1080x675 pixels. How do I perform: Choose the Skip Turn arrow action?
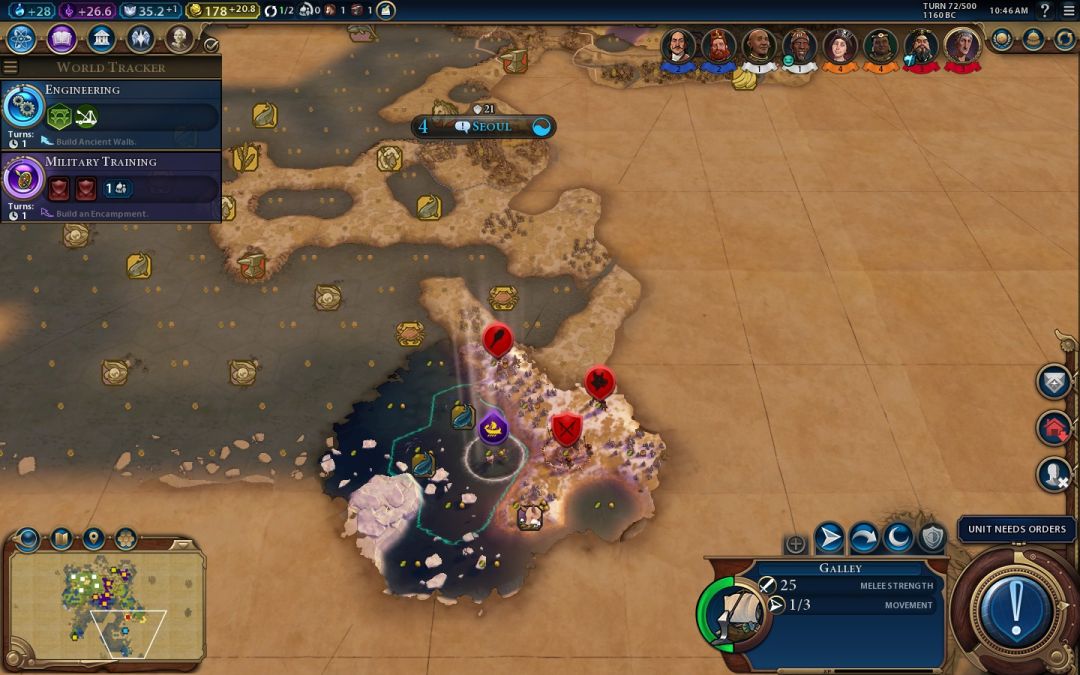(864, 538)
